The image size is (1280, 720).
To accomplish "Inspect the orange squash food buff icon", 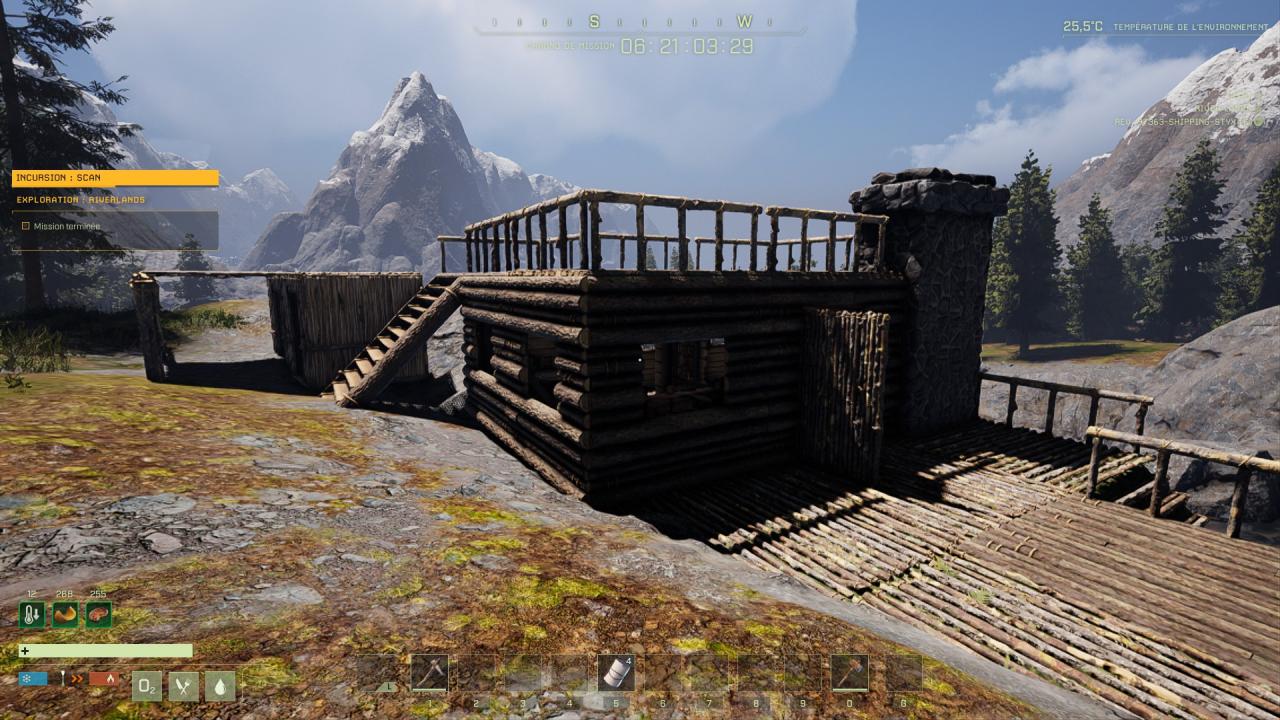I will [x=65, y=615].
